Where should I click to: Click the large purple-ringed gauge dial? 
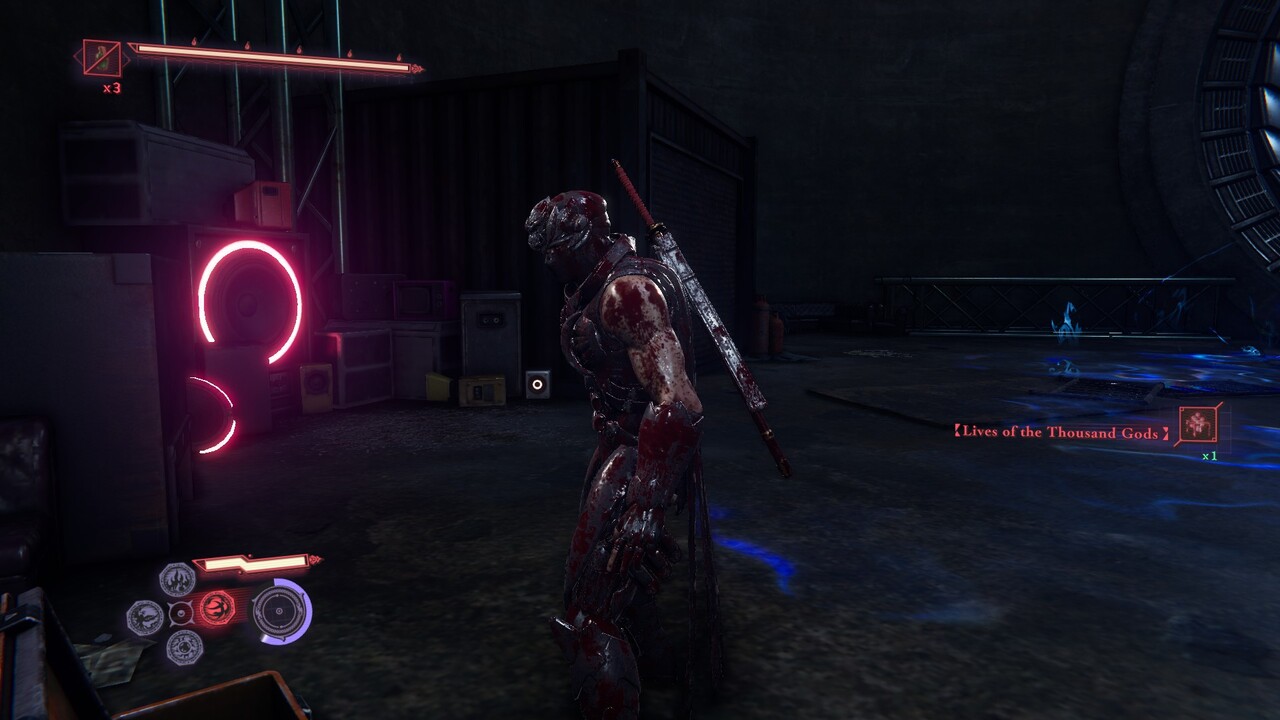(280, 611)
